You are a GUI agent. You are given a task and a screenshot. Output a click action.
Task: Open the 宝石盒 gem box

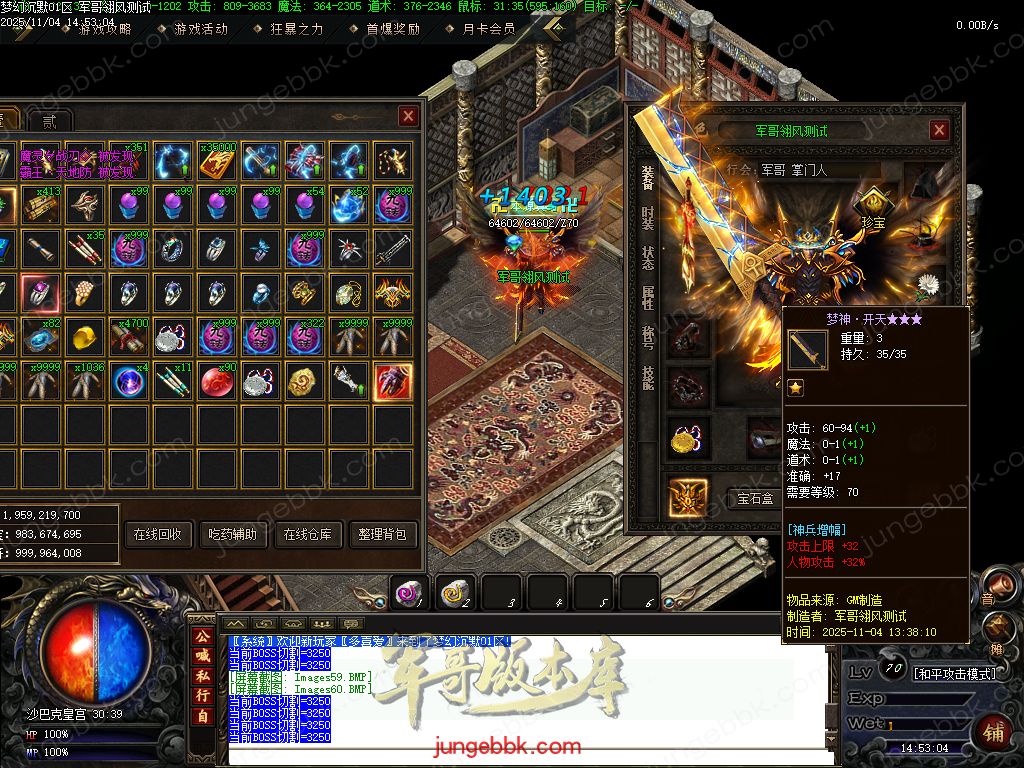[755, 497]
